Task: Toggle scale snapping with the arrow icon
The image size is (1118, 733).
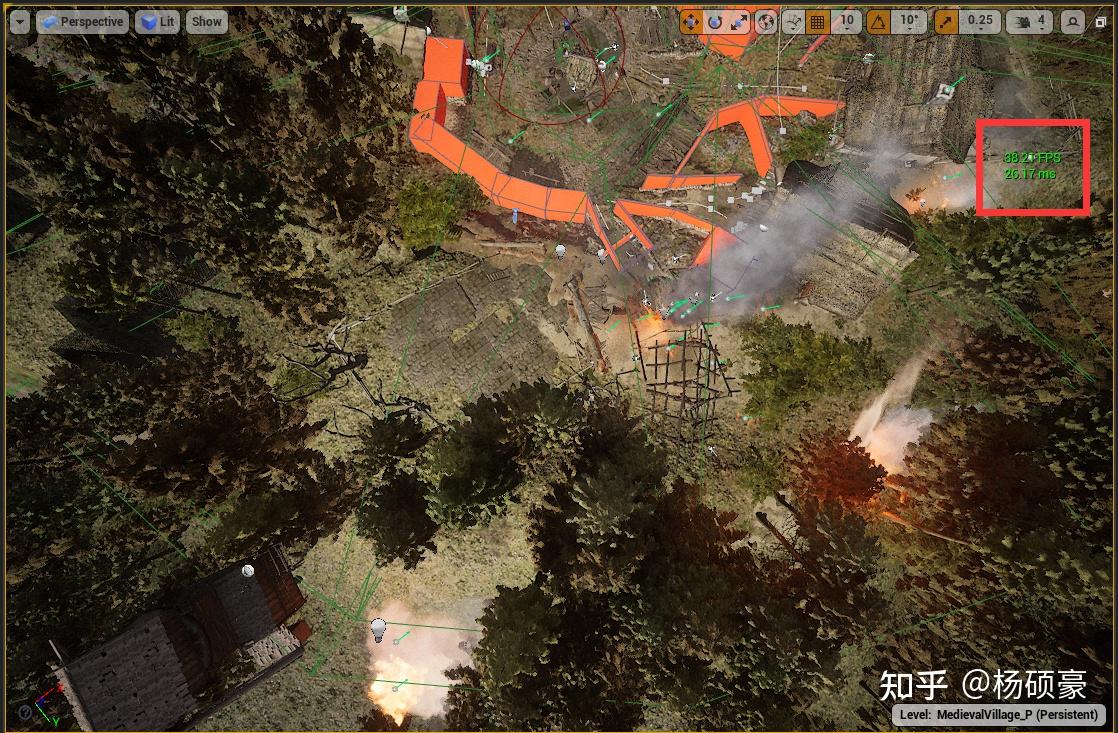Action: pos(946,22)
